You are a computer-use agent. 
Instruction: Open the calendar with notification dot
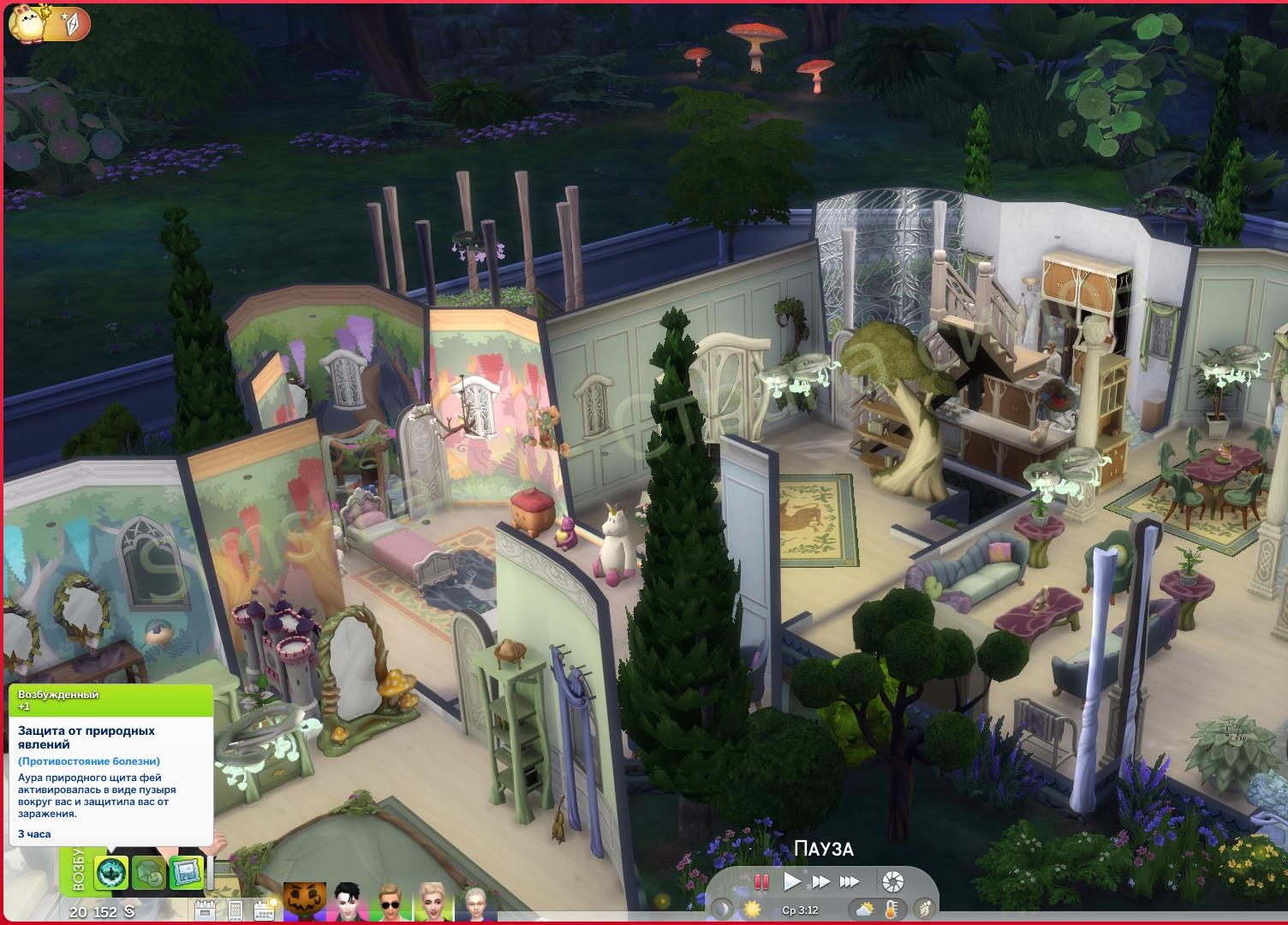click(263, 910)
